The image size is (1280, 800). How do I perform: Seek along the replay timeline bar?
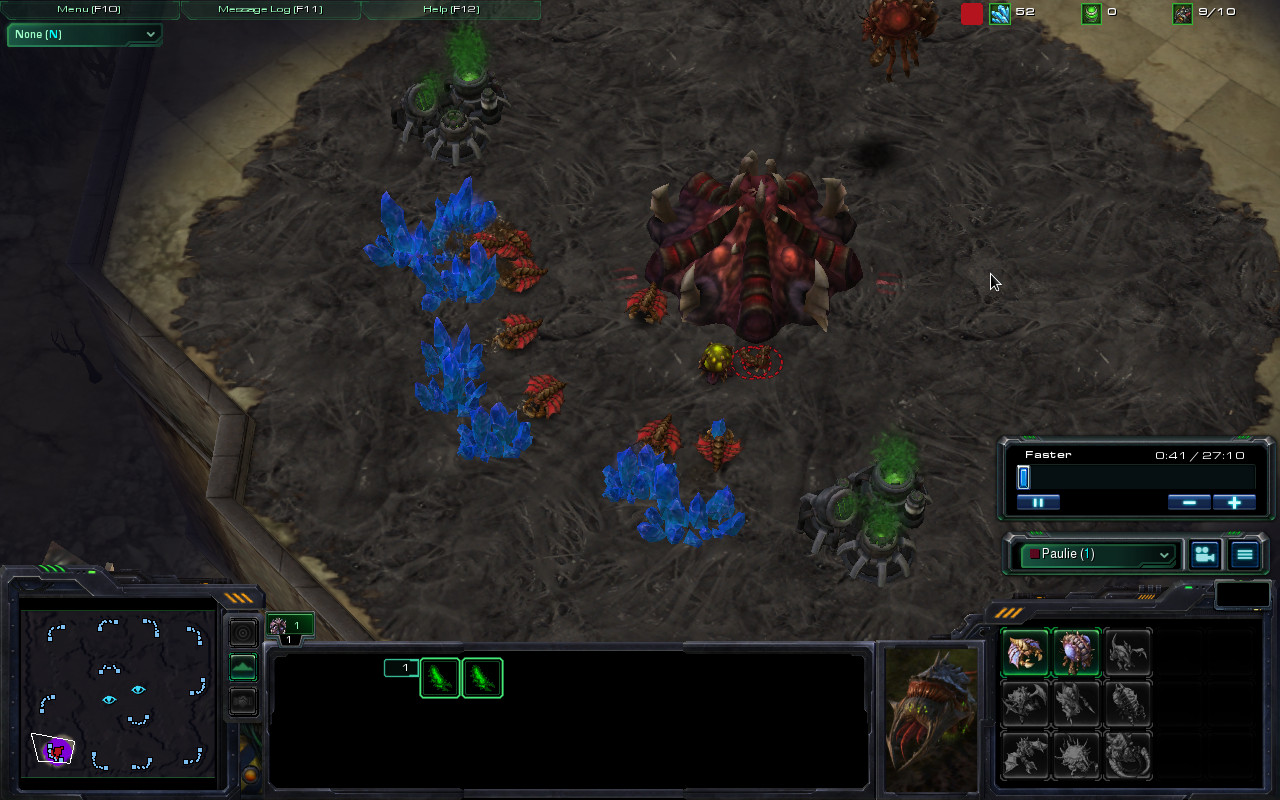click(x=1135, y=478)
